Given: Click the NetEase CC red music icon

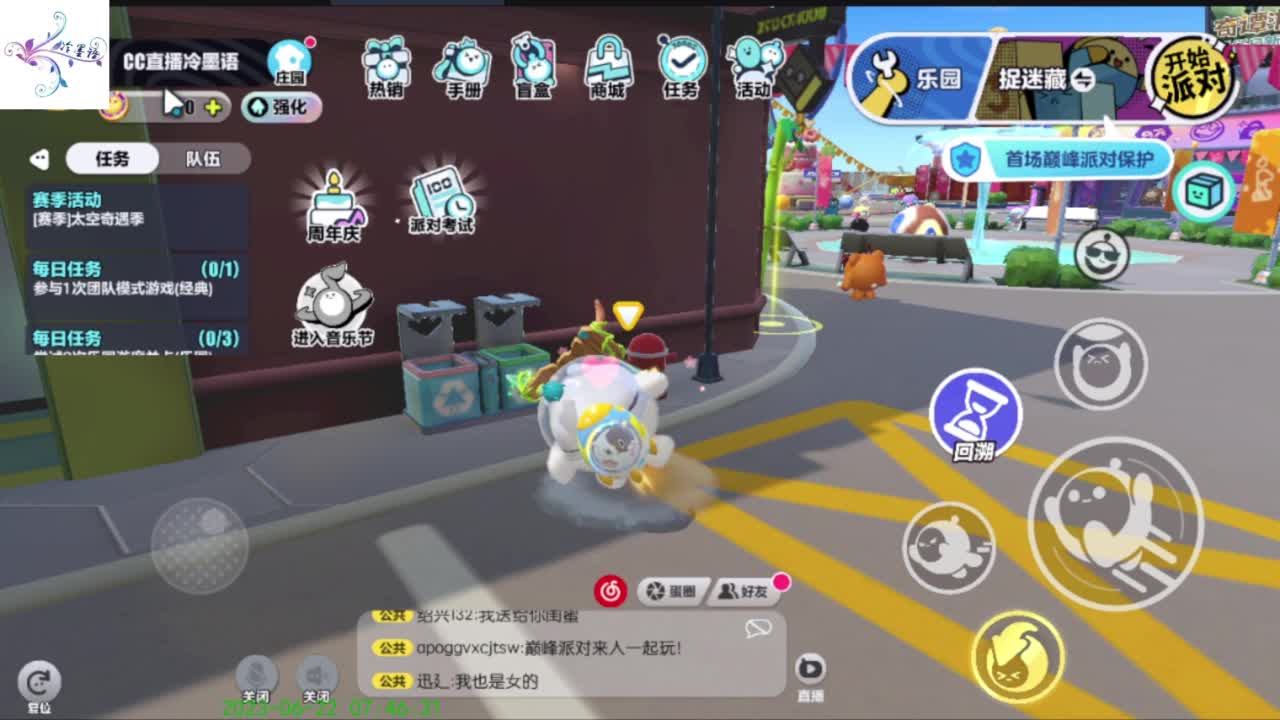Looking at the screenshot, I should point(611,592).
